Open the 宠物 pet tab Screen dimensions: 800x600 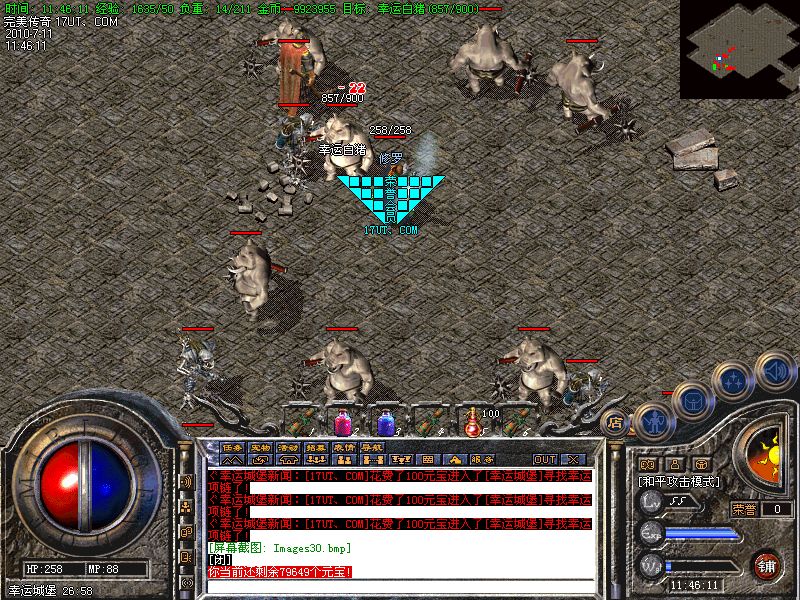click(261, 447)
